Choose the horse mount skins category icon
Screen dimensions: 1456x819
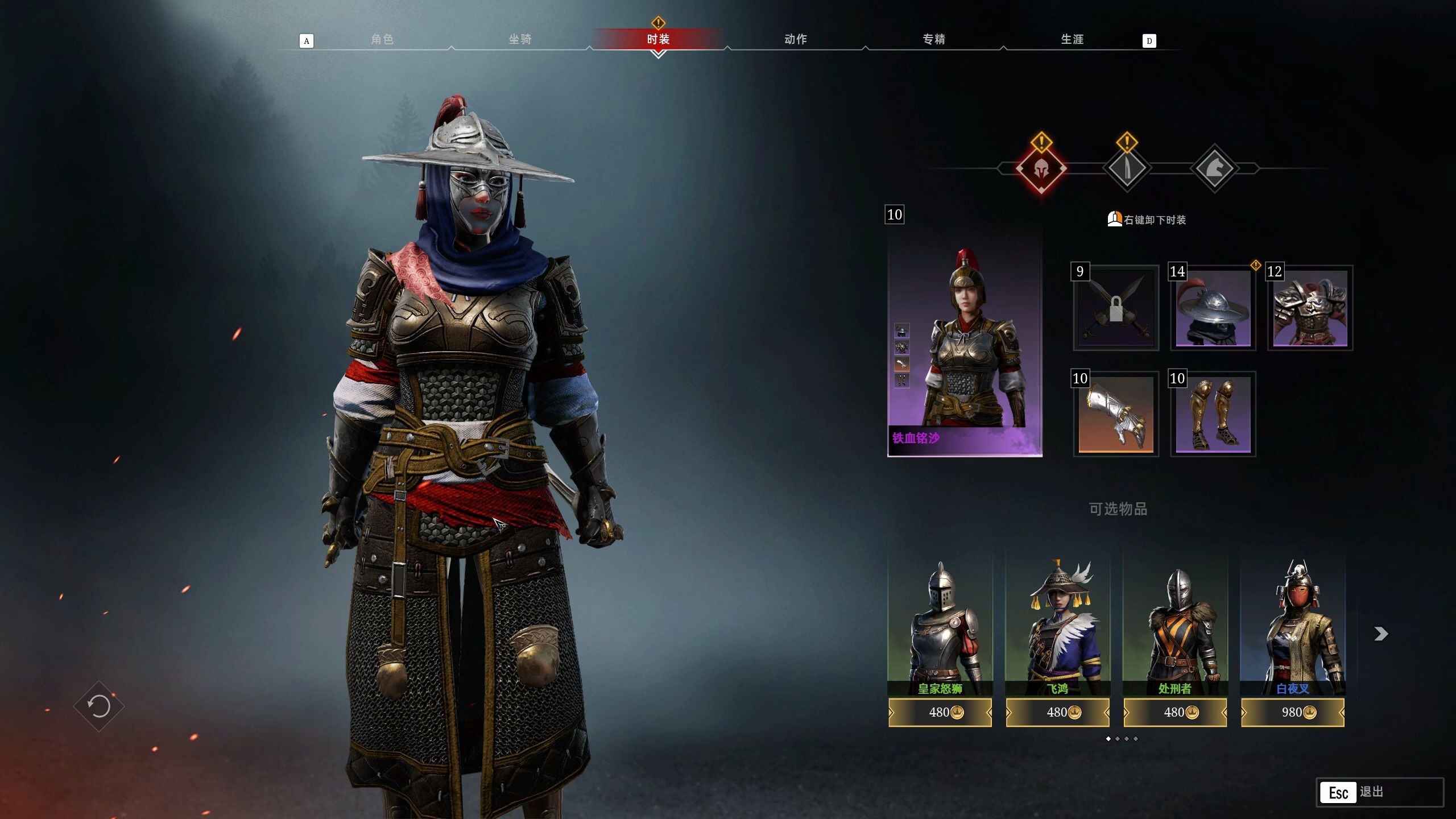click(x=1214, y=169)
